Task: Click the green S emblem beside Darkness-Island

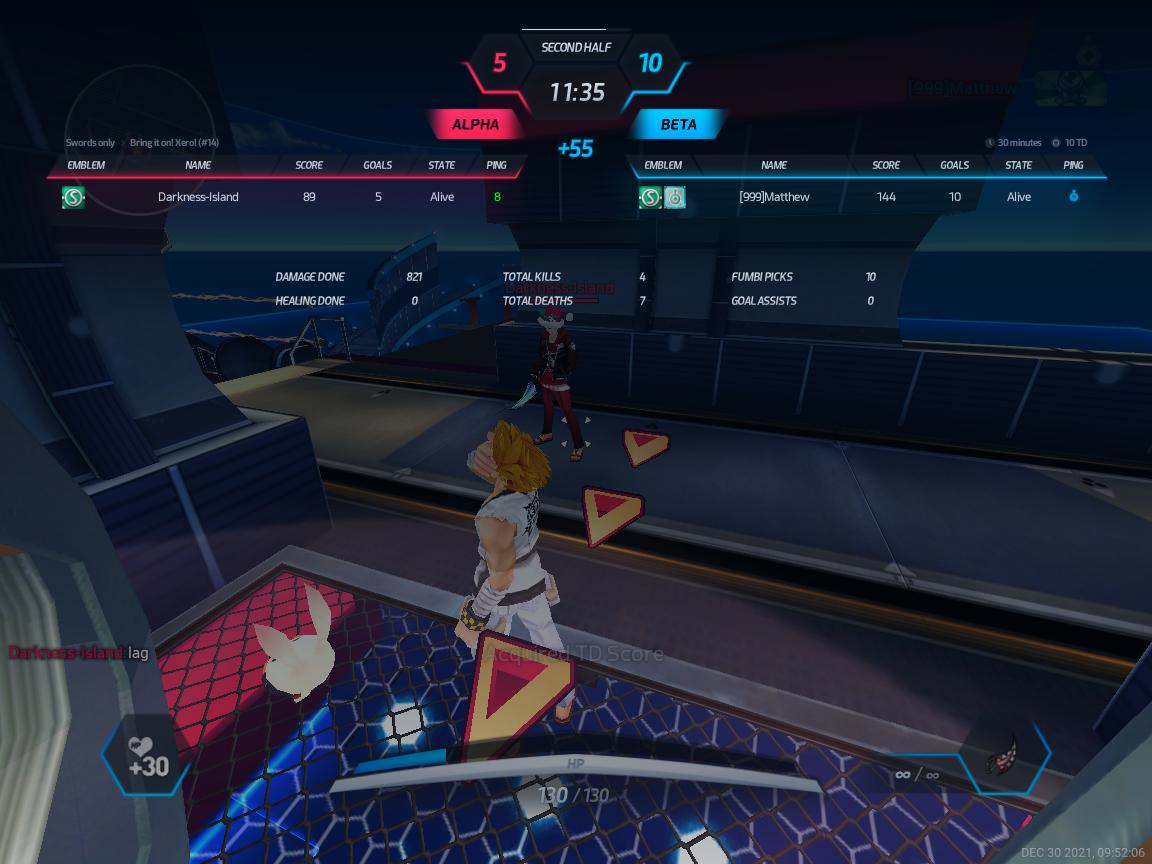Action: pos(73,197)
